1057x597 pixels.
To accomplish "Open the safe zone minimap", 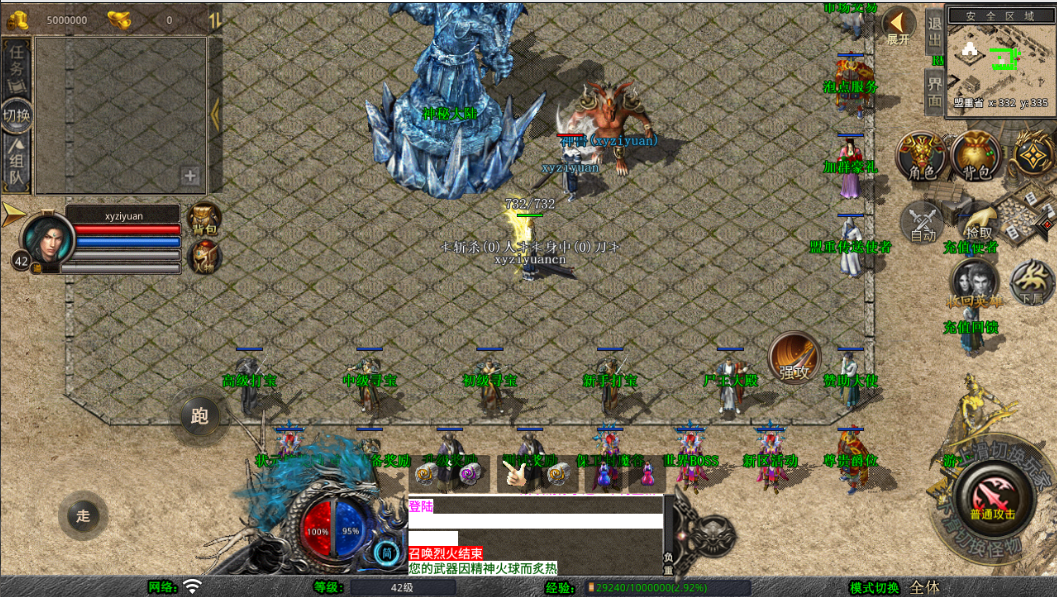I will pyautogui.click(x=998, y=58).
